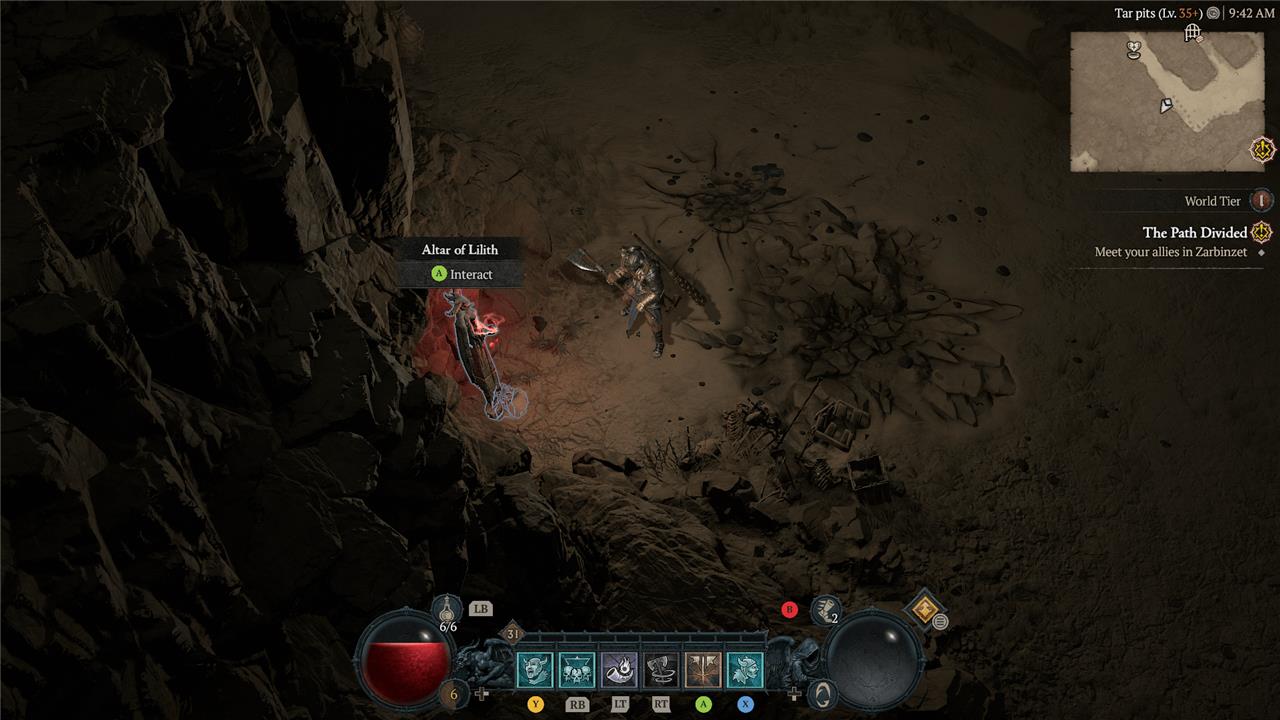Screen dimensions: 1280x720
Task: Open the minimap
Action: point(1166,101)
